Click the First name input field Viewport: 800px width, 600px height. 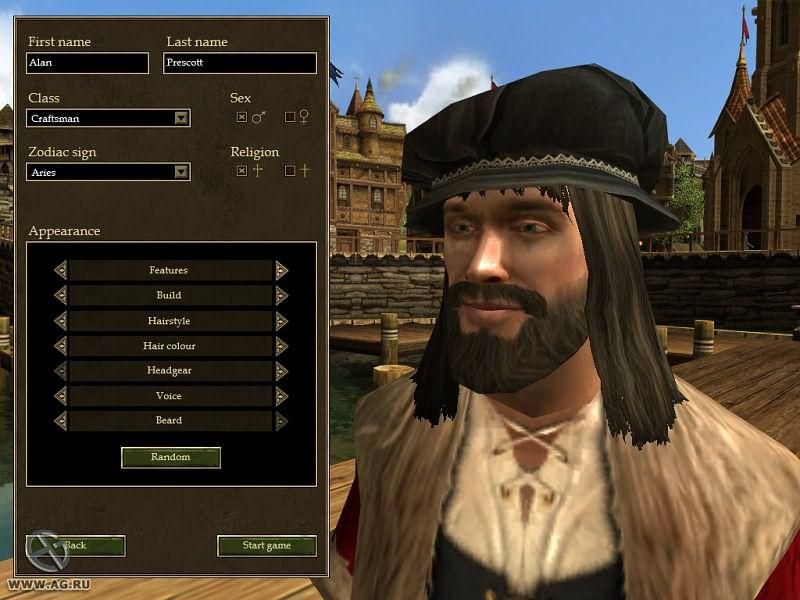(87, 63)
